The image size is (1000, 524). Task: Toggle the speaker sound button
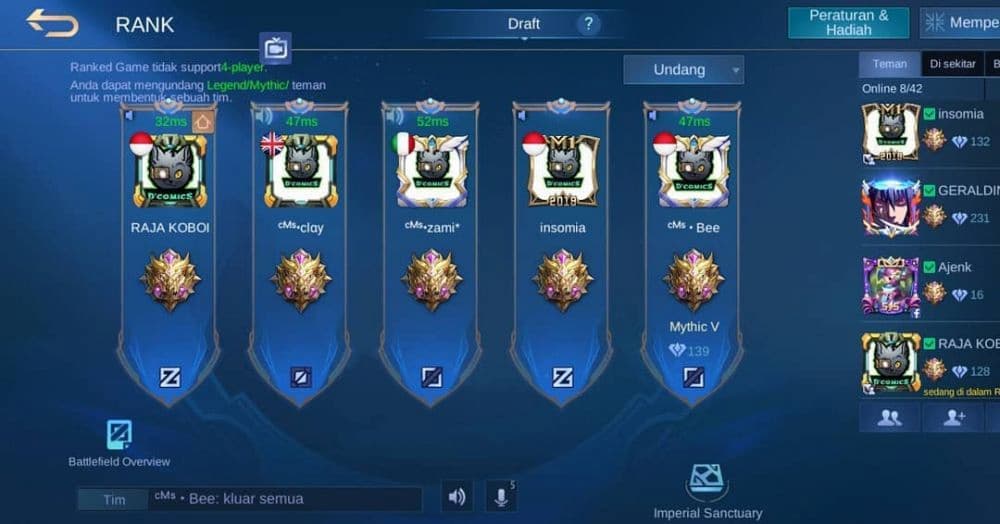pyautogui.click(x=457, y=497)
